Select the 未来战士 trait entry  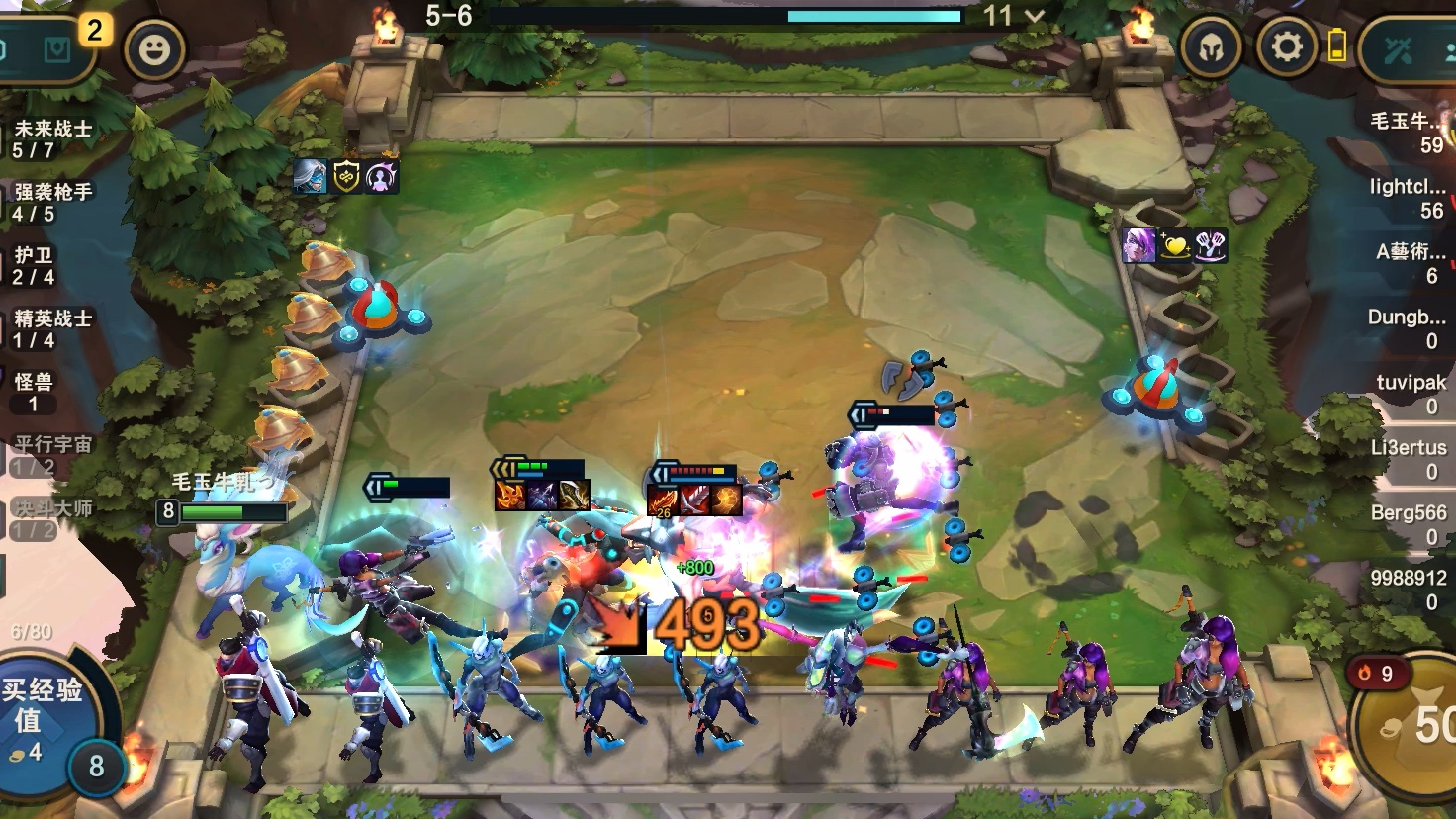(x=51, y=138)
